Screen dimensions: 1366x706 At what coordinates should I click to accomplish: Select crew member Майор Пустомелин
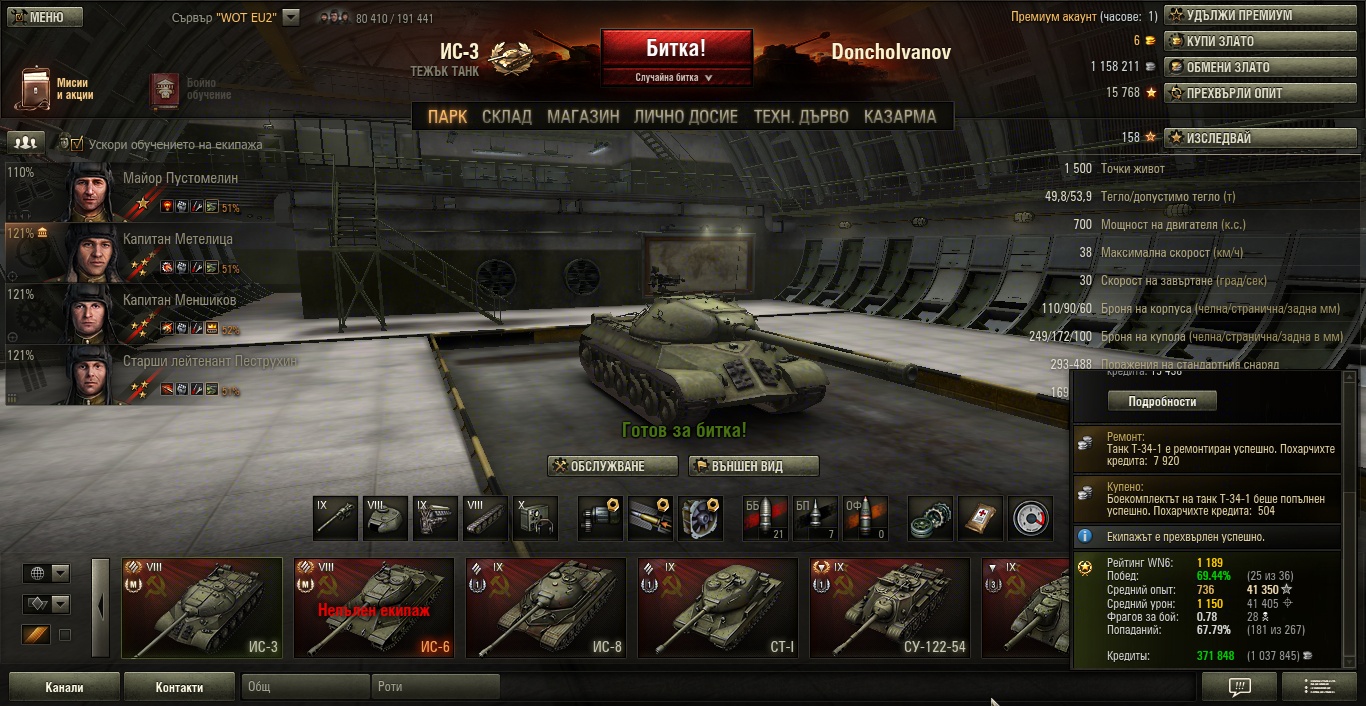[x=180, y=179]
